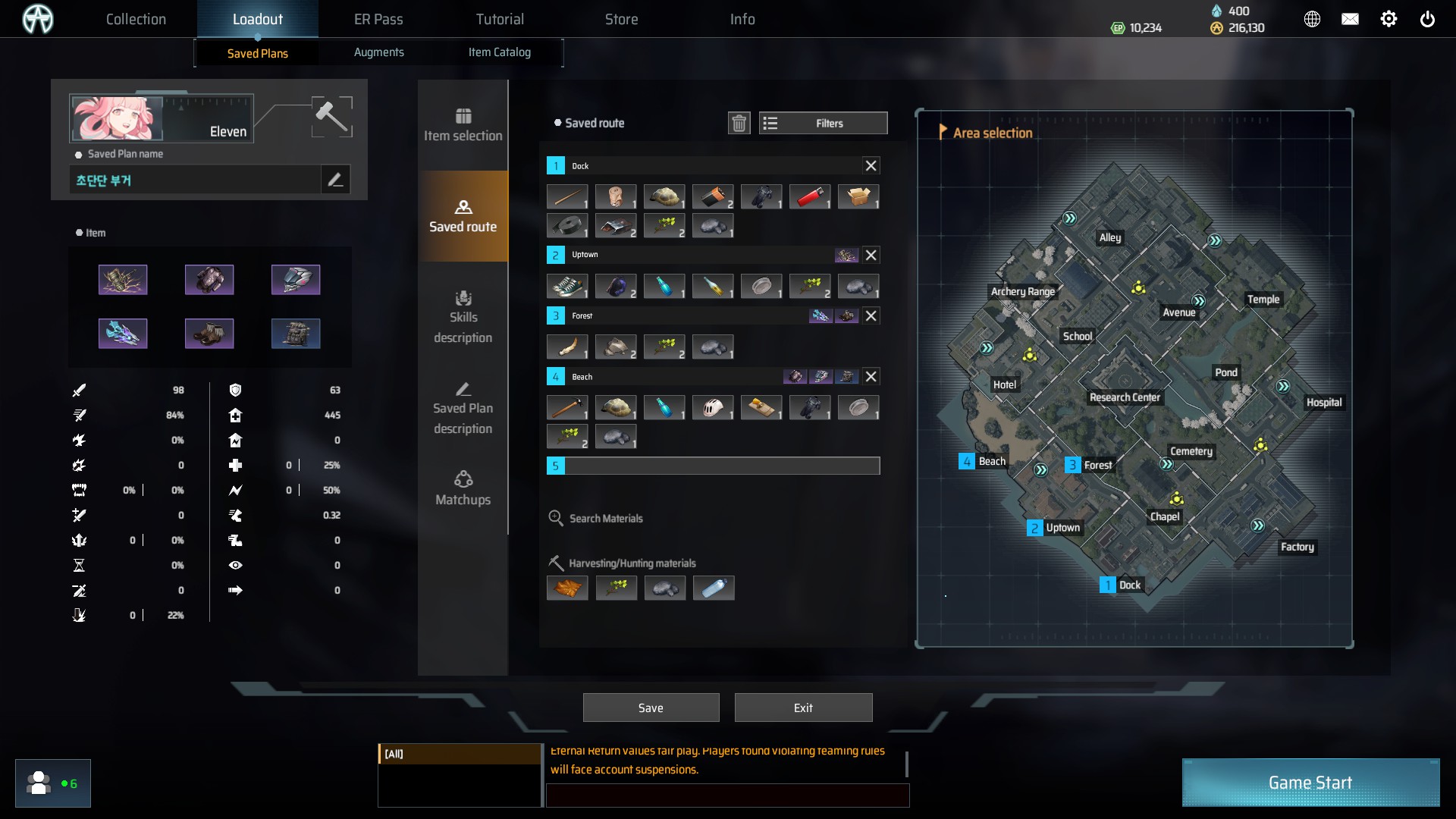The width and height of the screenshot is (1456, 819).
Task: Open the Collection menu
Action: tap(136, 19)
